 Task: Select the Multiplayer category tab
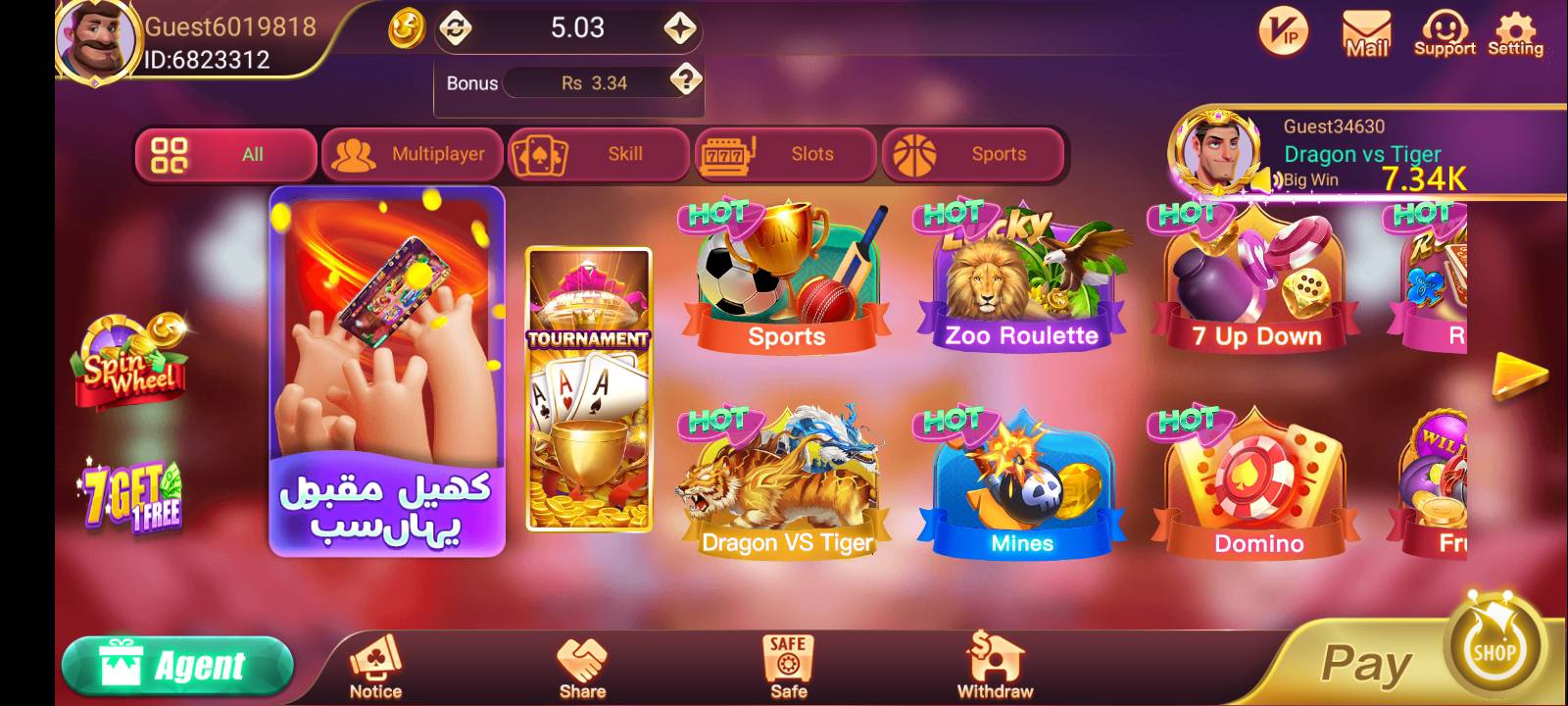[x=412, y=154]
